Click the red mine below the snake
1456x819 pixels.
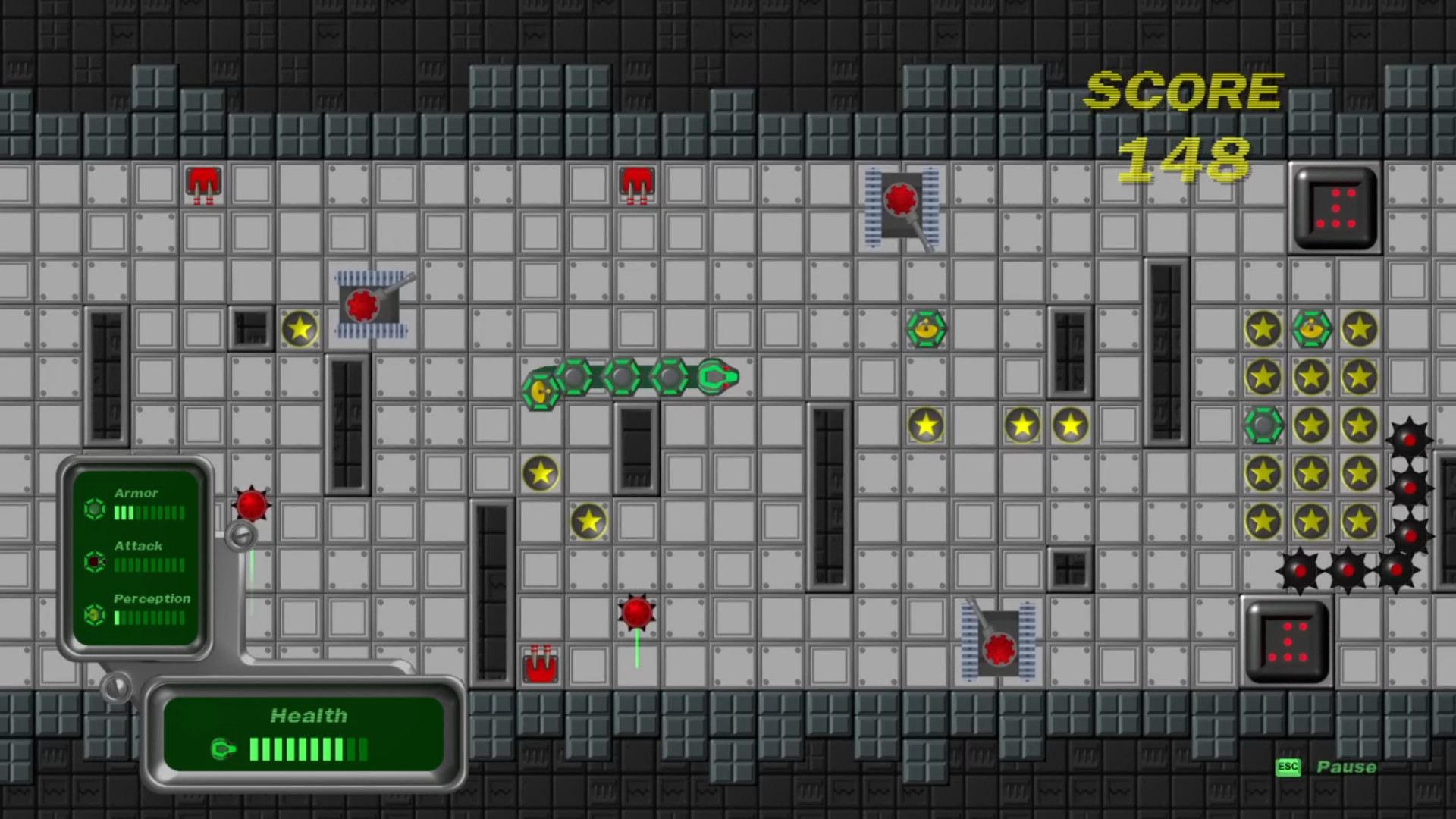click(x=636, y=612)
